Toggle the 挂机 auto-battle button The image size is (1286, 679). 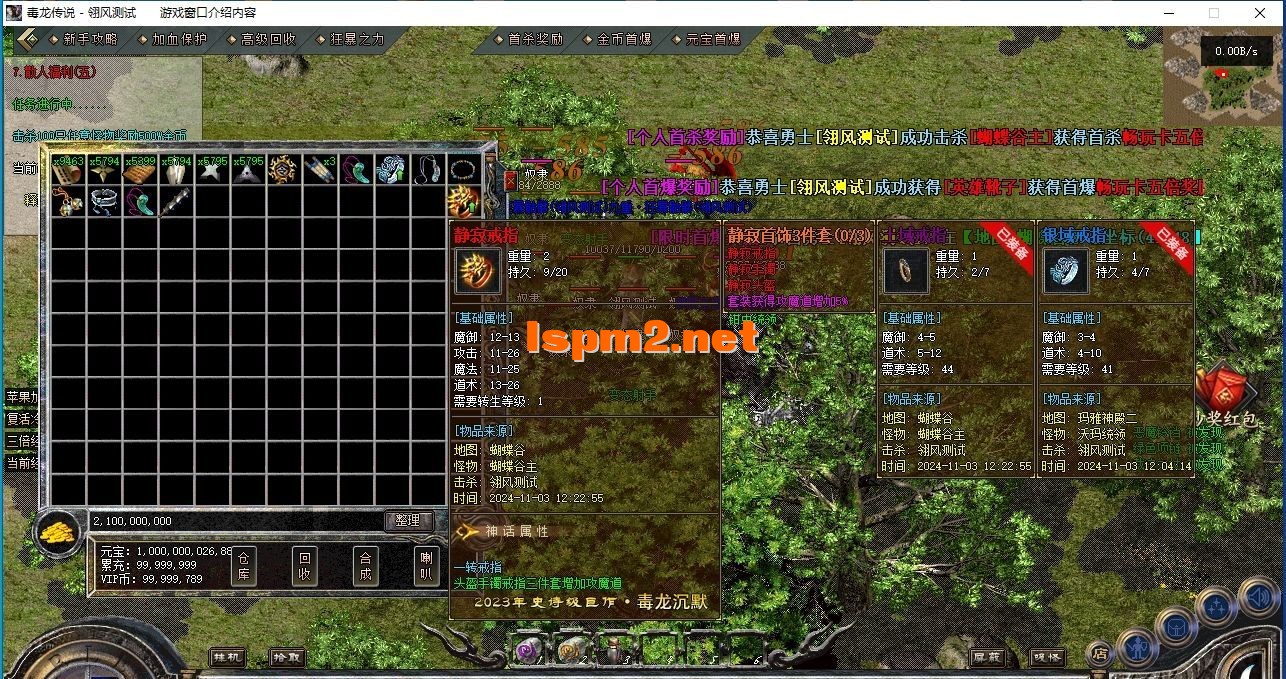pos(227,657)
